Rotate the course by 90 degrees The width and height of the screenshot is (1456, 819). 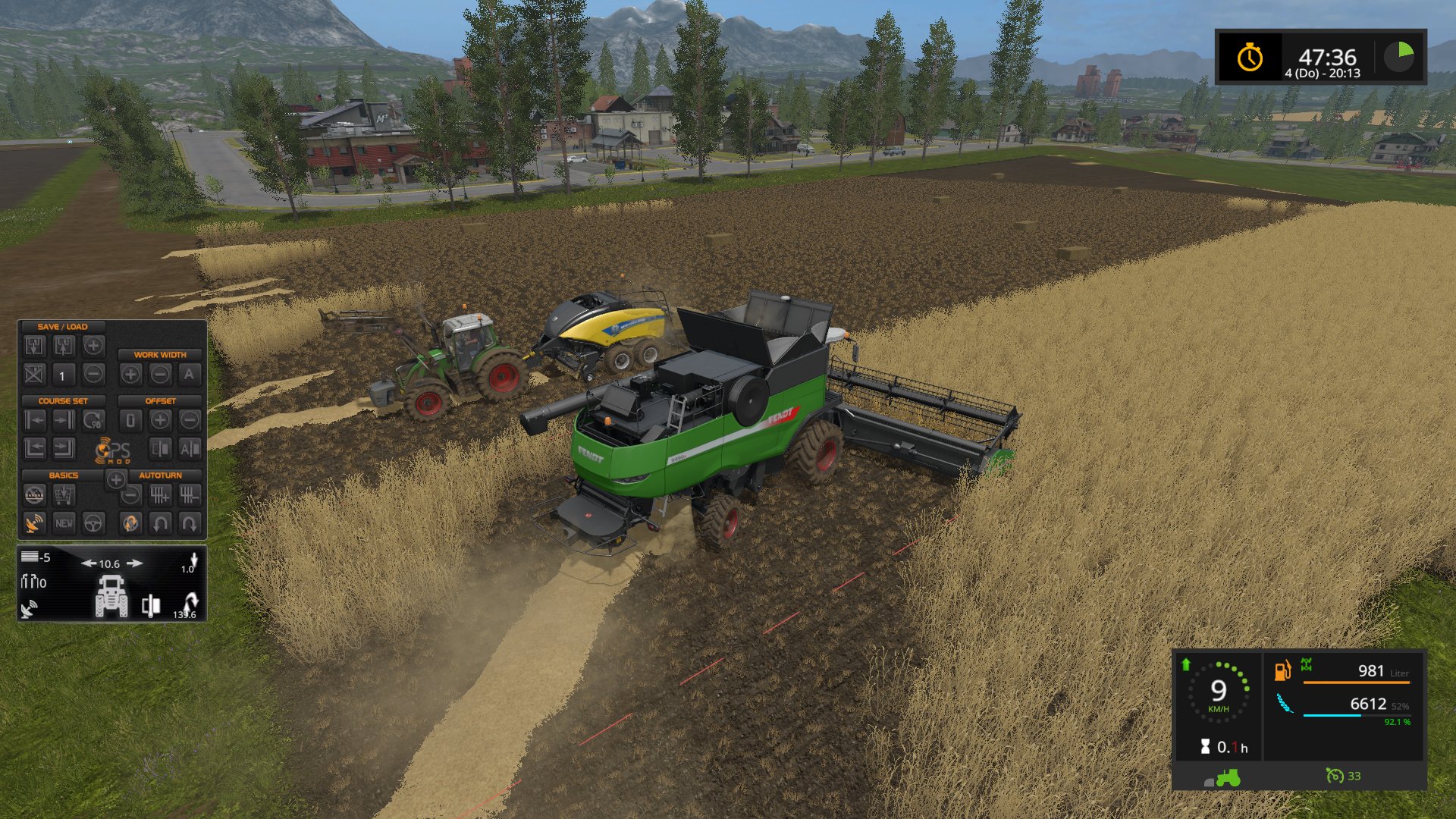[x=93, y=420]
